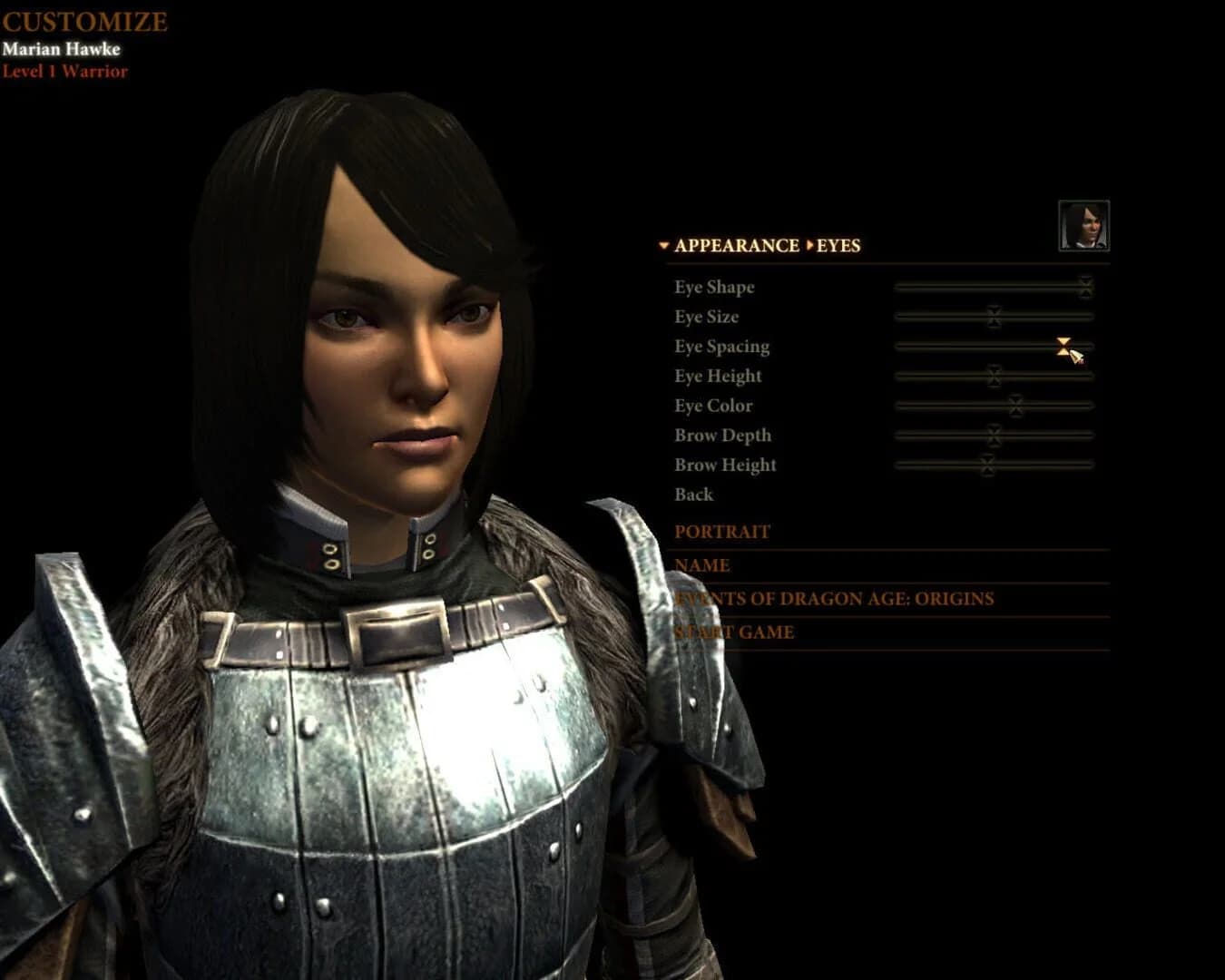Viewport: 1225px width, 980px height.
Task: Click the CUSTOMIZE heading
Action: click(x=84, y=19)
